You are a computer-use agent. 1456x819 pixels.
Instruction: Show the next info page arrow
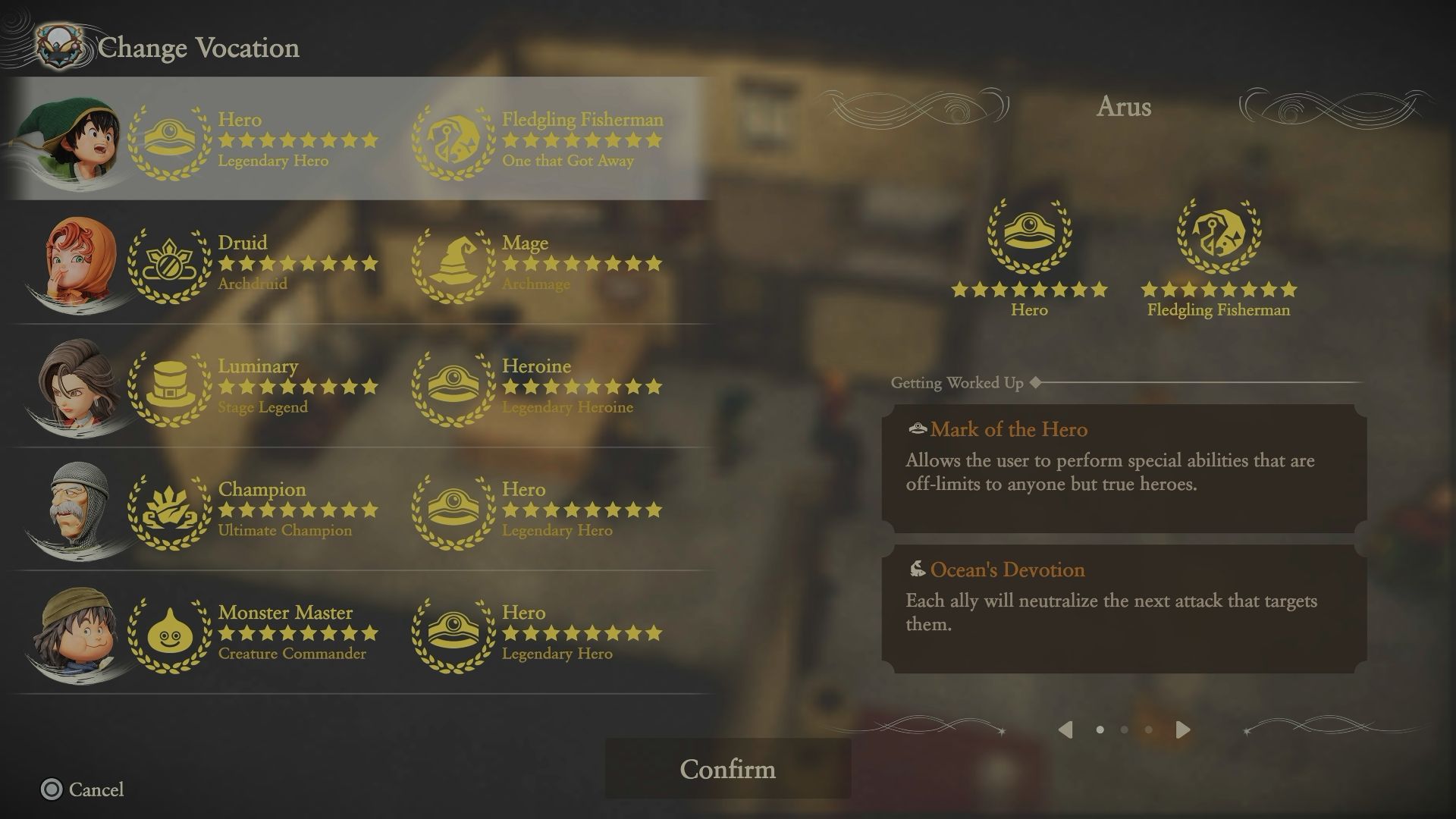(x=1182, y=730)
